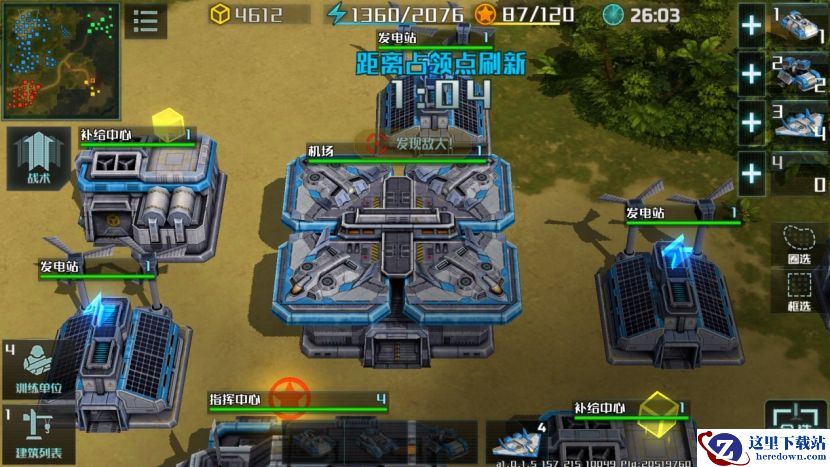Open the 训练单位 train units menu
830x467 pixels.
38,370
